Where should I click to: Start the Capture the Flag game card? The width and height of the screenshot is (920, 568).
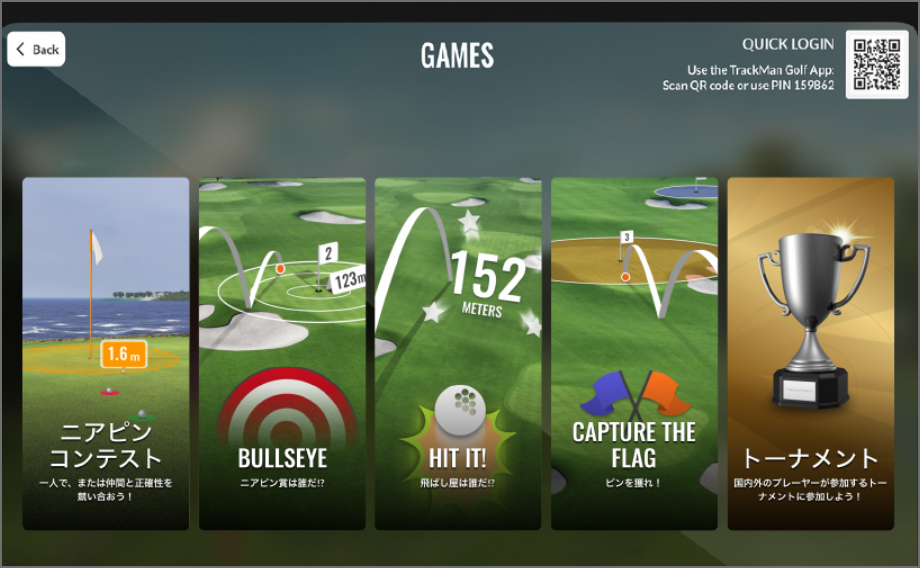point(634,353)
